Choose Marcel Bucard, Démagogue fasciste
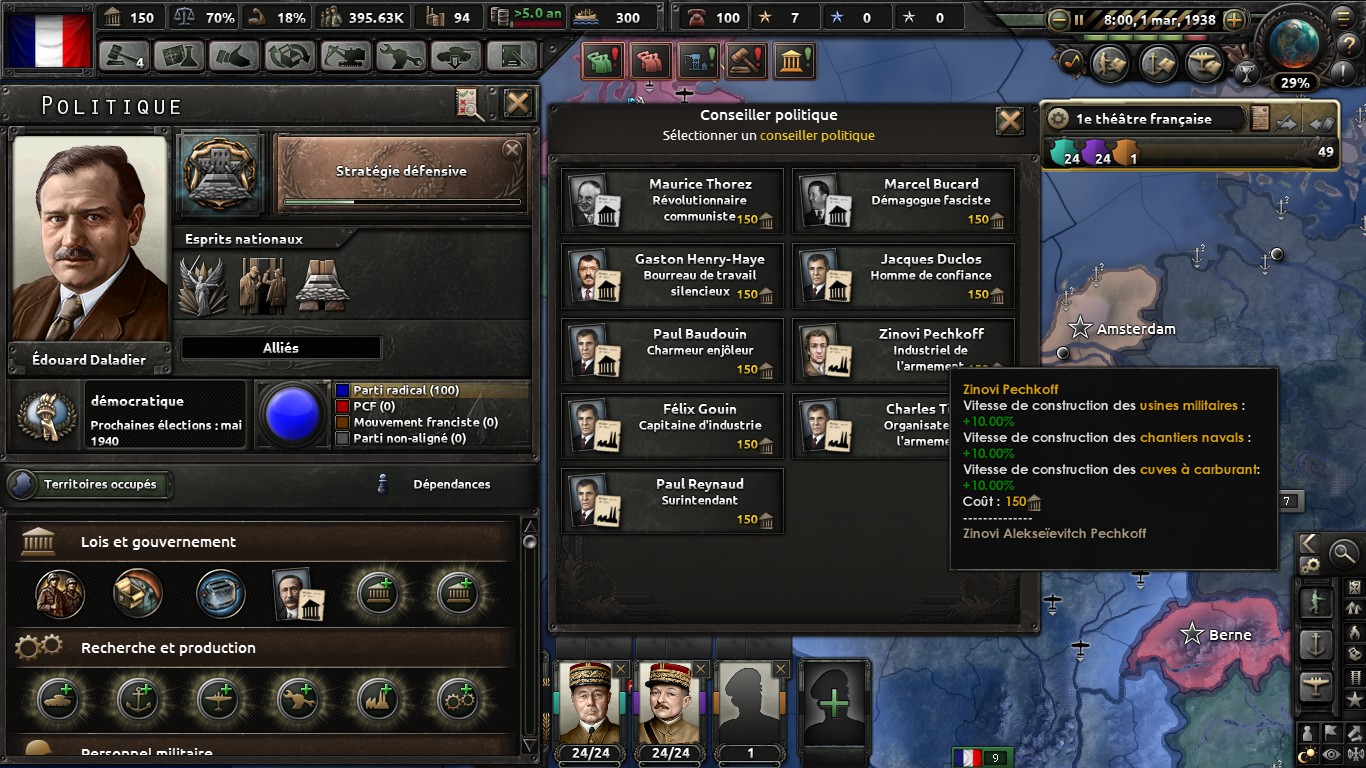 click(x=903, y=201)
